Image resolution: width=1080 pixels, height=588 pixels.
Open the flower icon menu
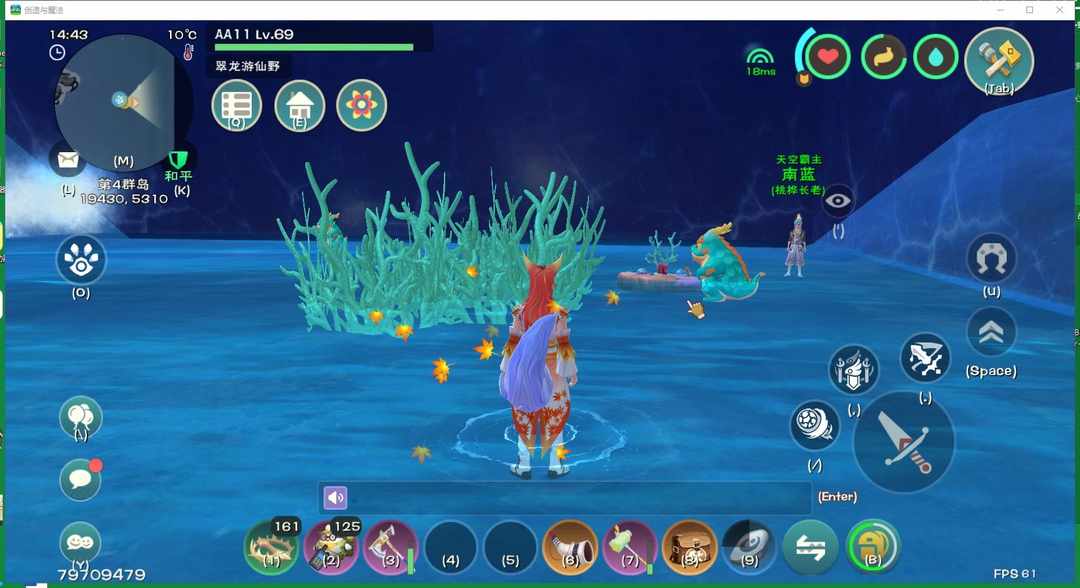[361, 105]
